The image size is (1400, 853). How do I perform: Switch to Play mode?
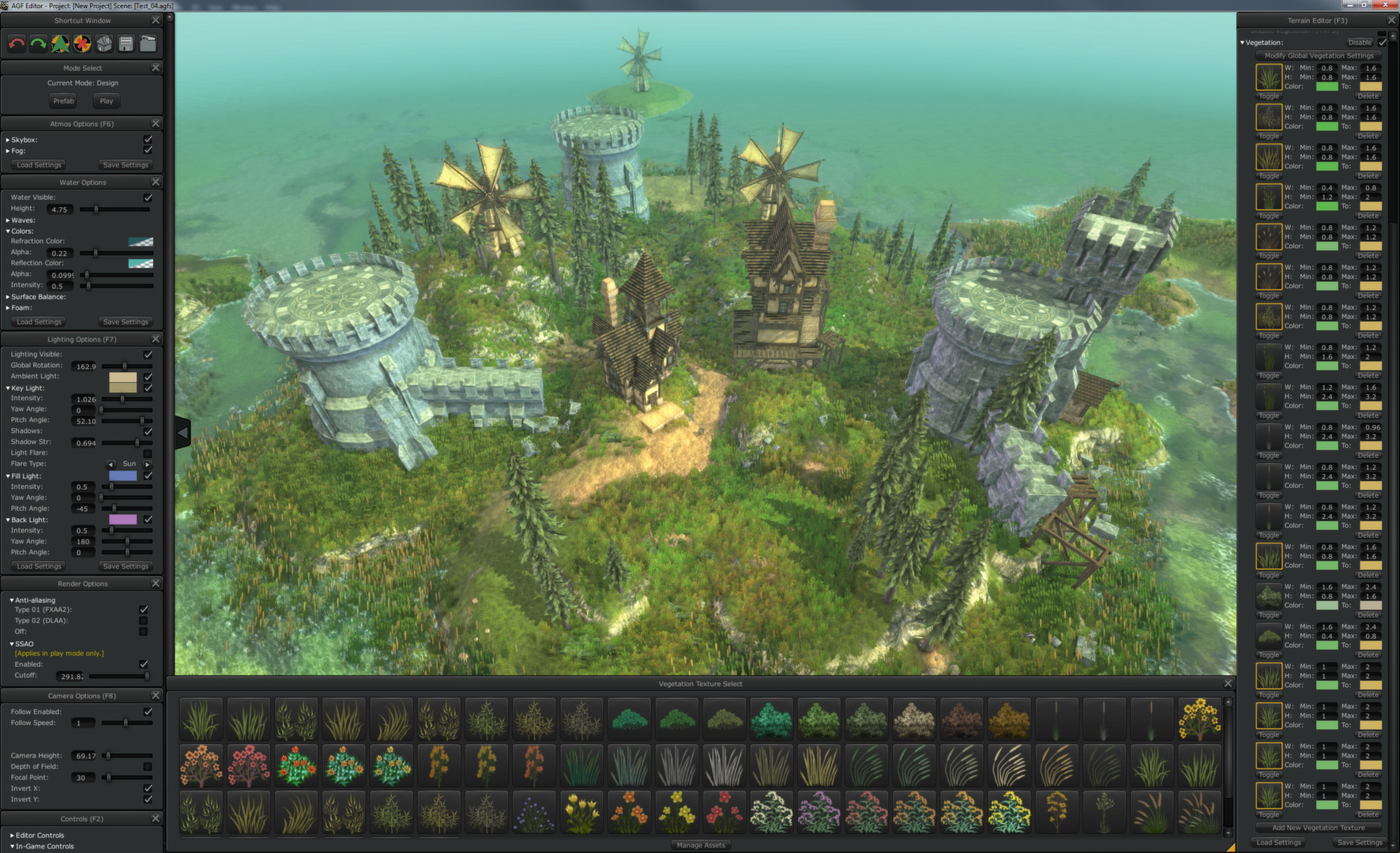point(106,100)
